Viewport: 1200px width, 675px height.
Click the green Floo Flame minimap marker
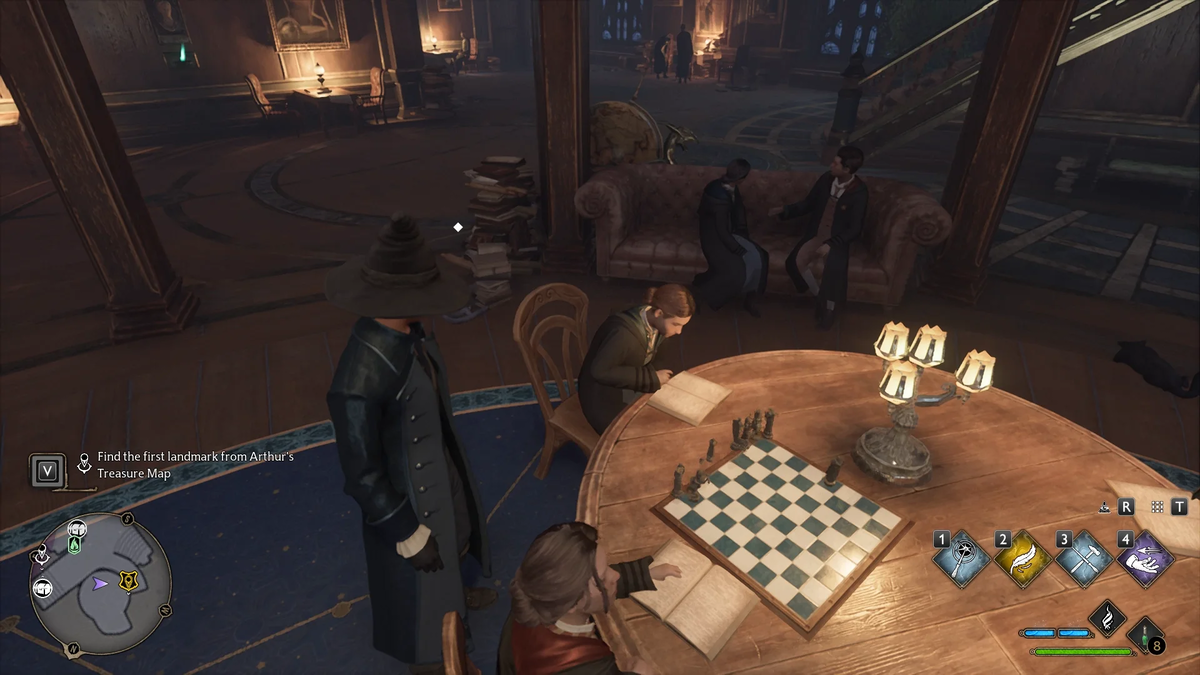pyautogui.click(x=75, y=545)
